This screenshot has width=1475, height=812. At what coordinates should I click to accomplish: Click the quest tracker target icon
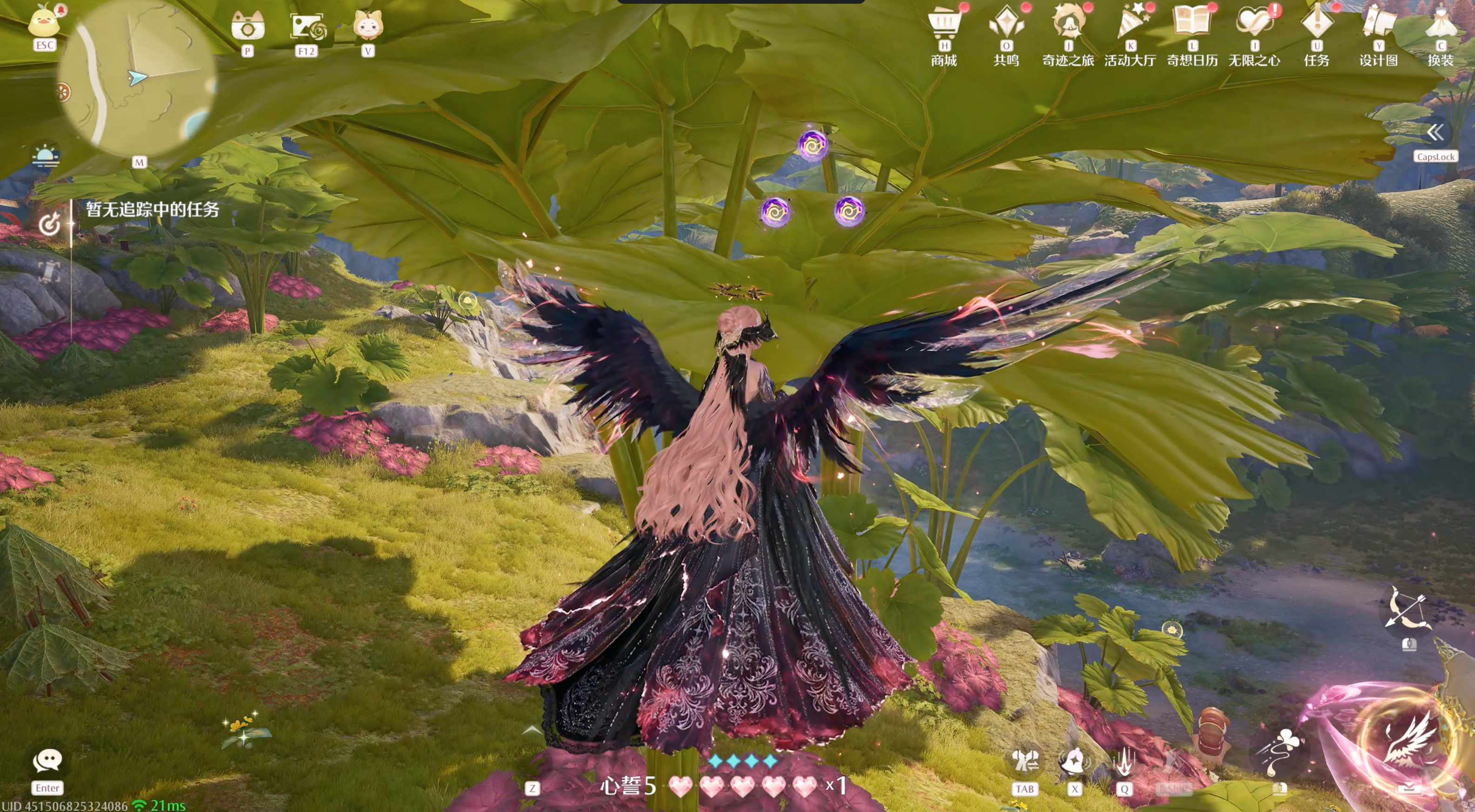(x=49, y=223)
